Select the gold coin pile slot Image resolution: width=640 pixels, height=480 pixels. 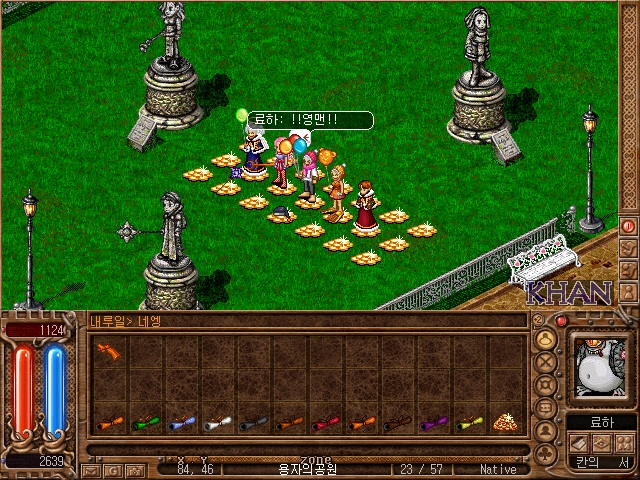(504, 421)
